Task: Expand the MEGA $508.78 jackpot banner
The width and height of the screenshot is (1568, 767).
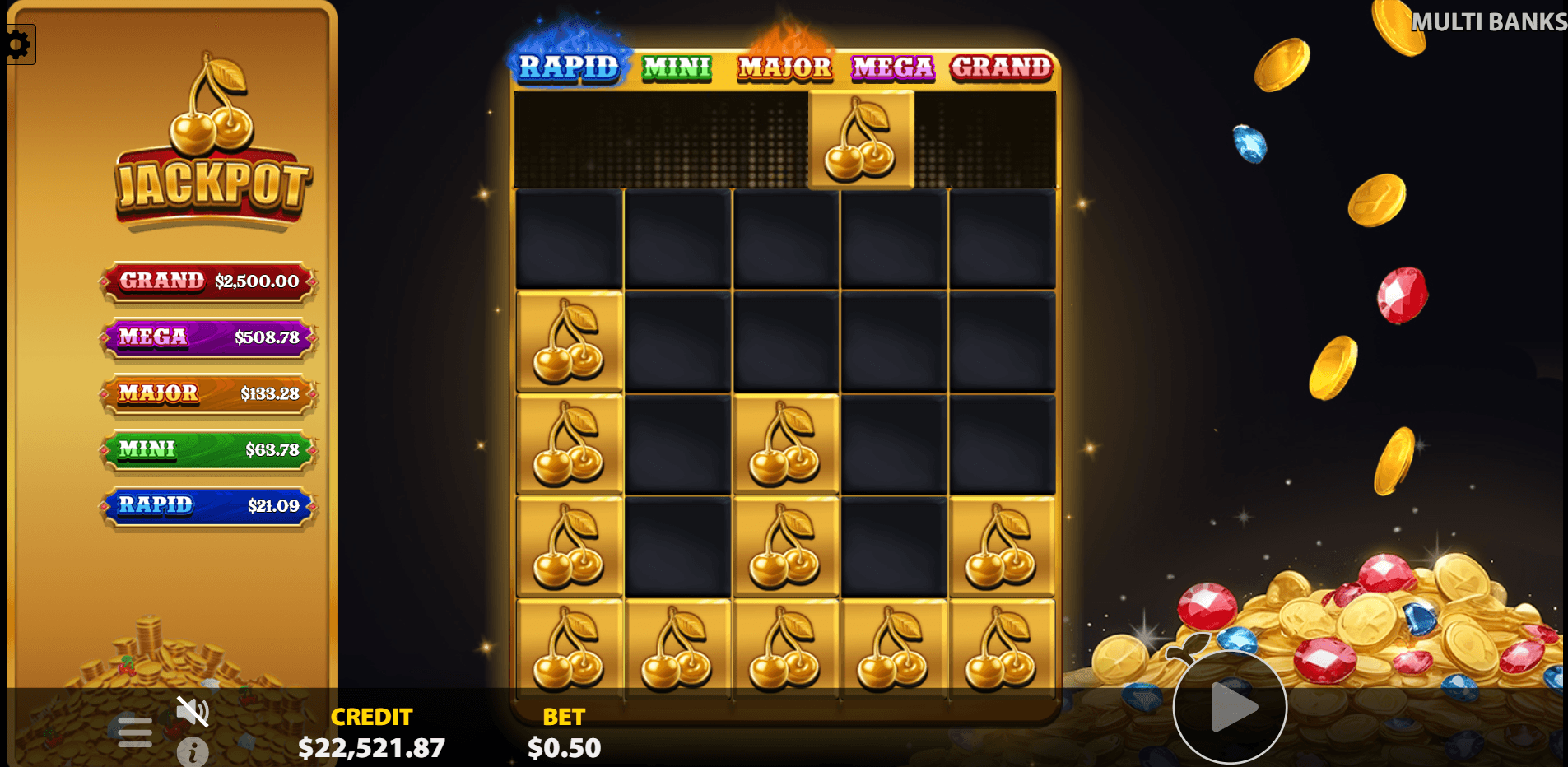Action: [x=207, y=337]
